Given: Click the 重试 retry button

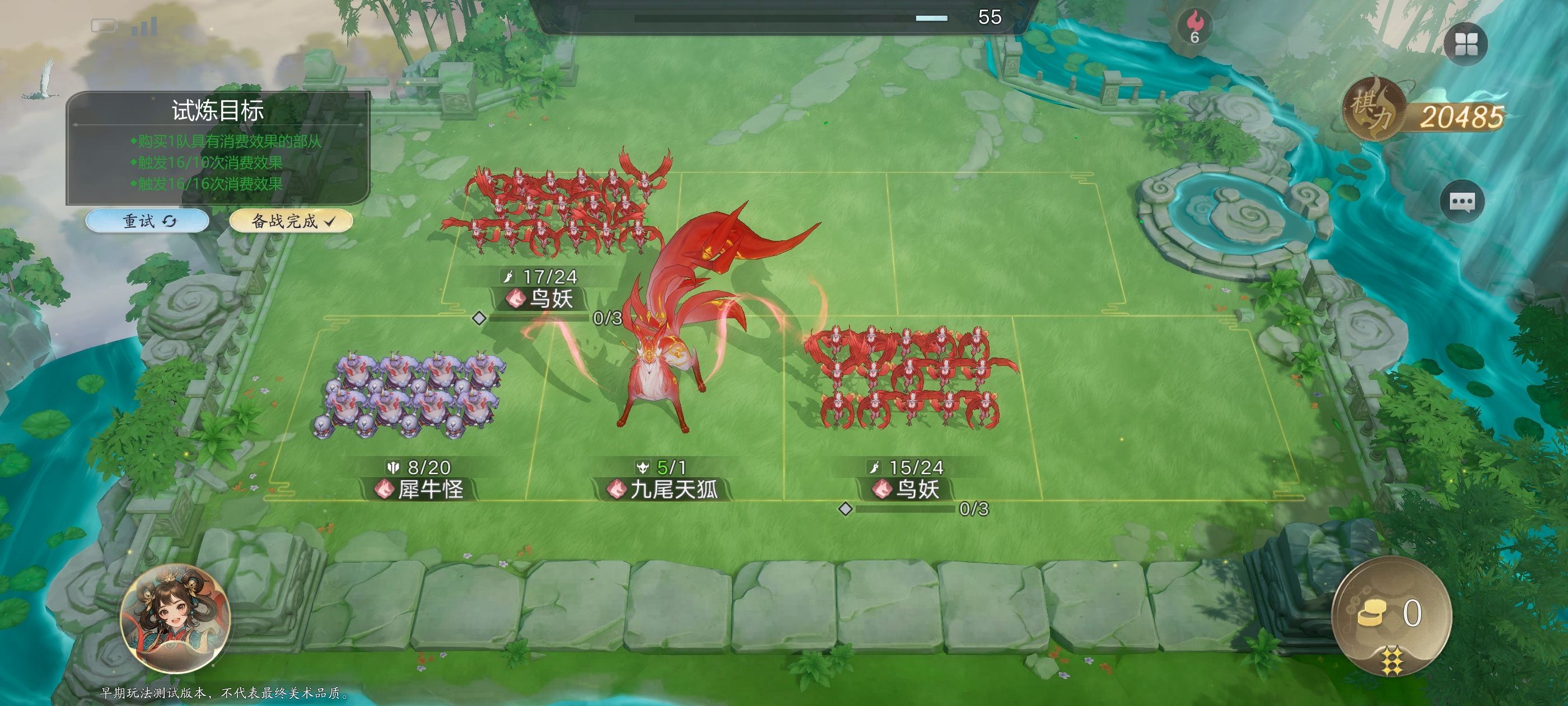Looking at the screenshot, I should (x=147, y=221).
